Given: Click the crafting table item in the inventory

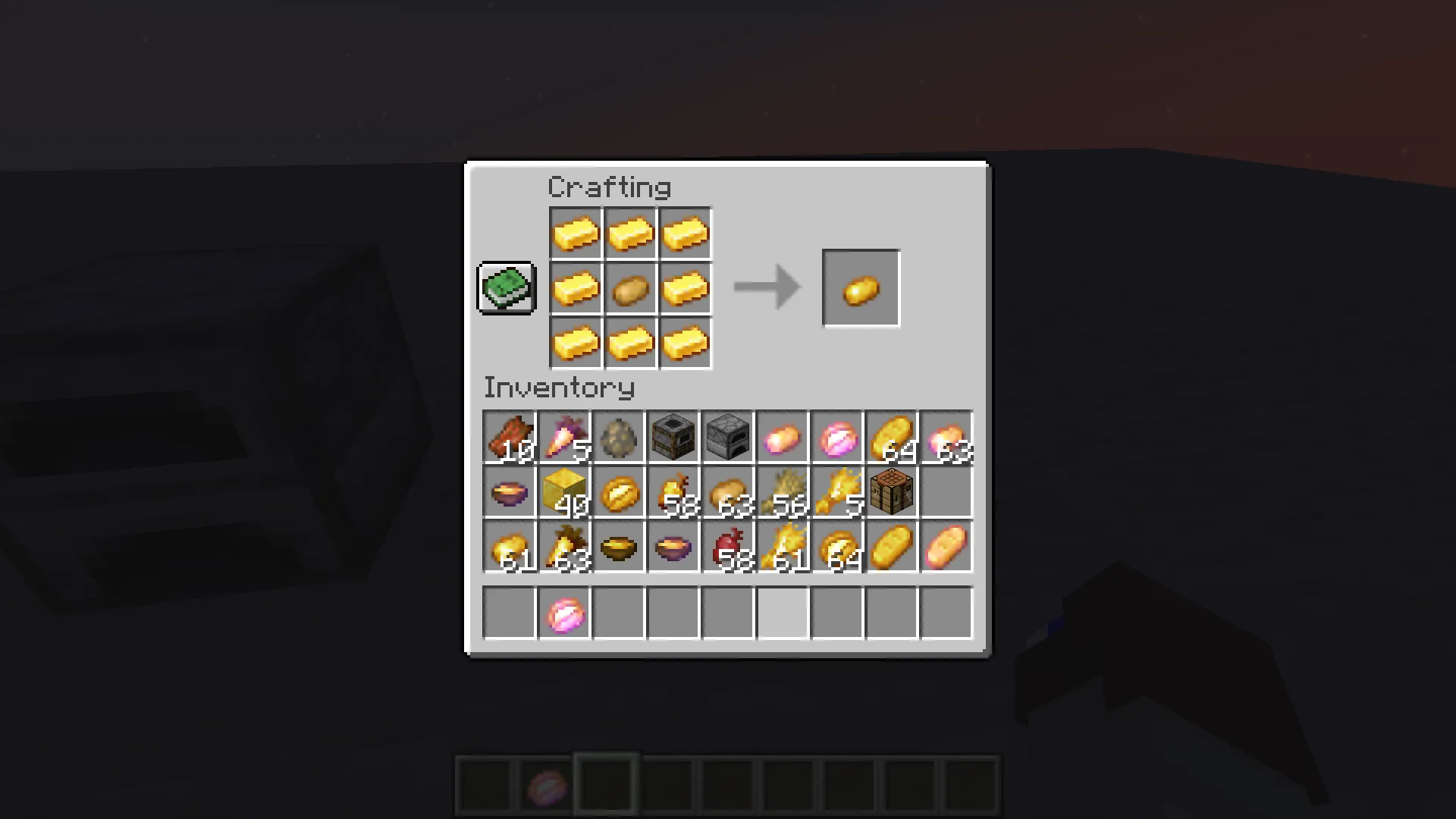Looking at the screenshot, I should point(892,492).
